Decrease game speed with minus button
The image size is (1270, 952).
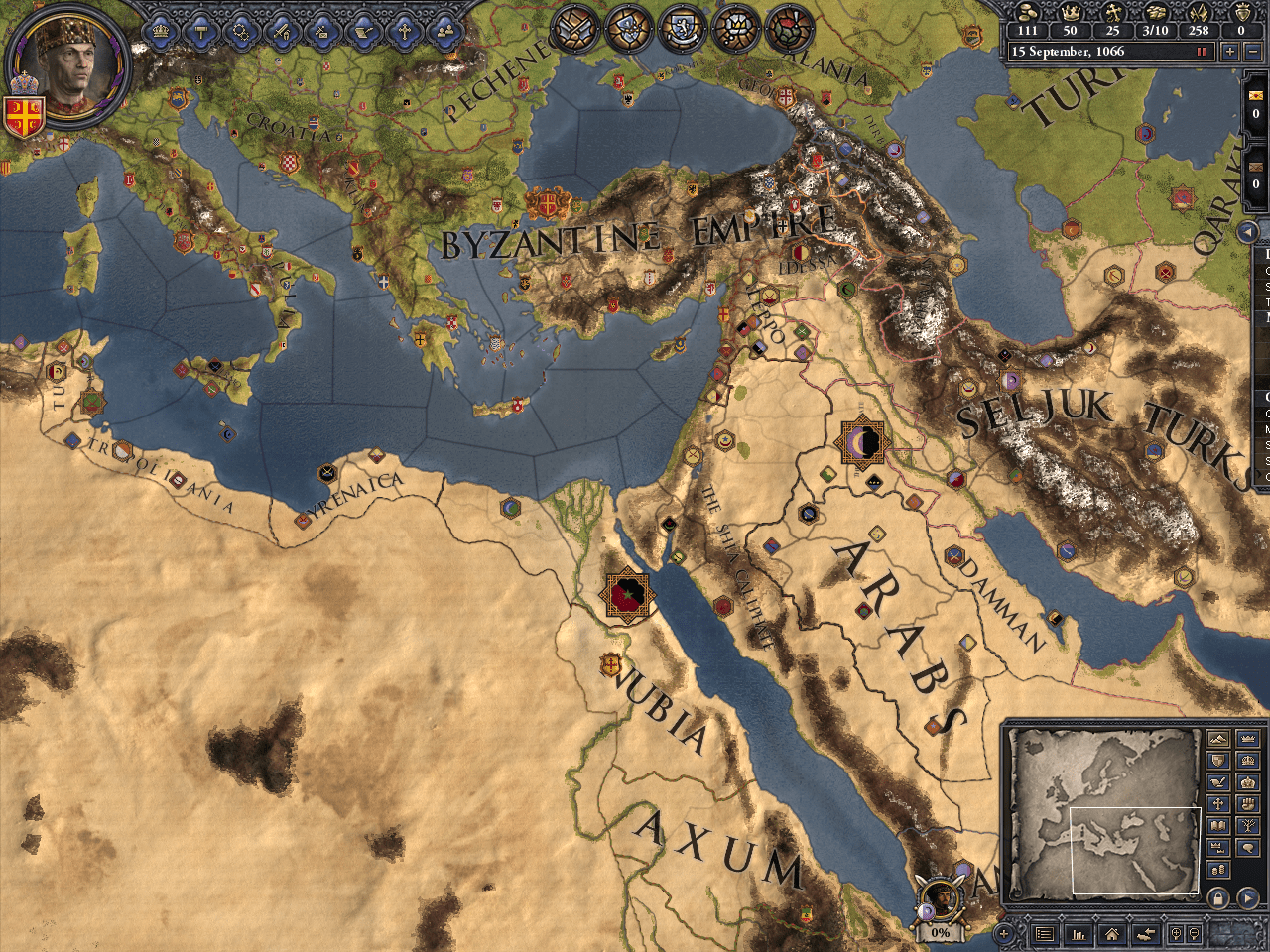pos(1253,52)
